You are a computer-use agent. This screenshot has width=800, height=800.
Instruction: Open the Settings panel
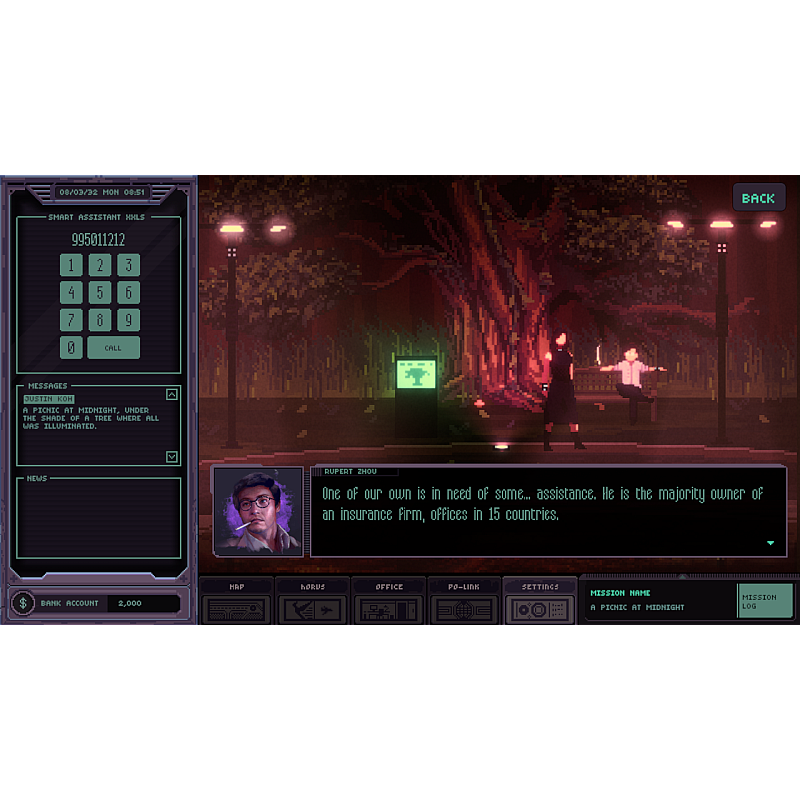click(x=540, y=602)
